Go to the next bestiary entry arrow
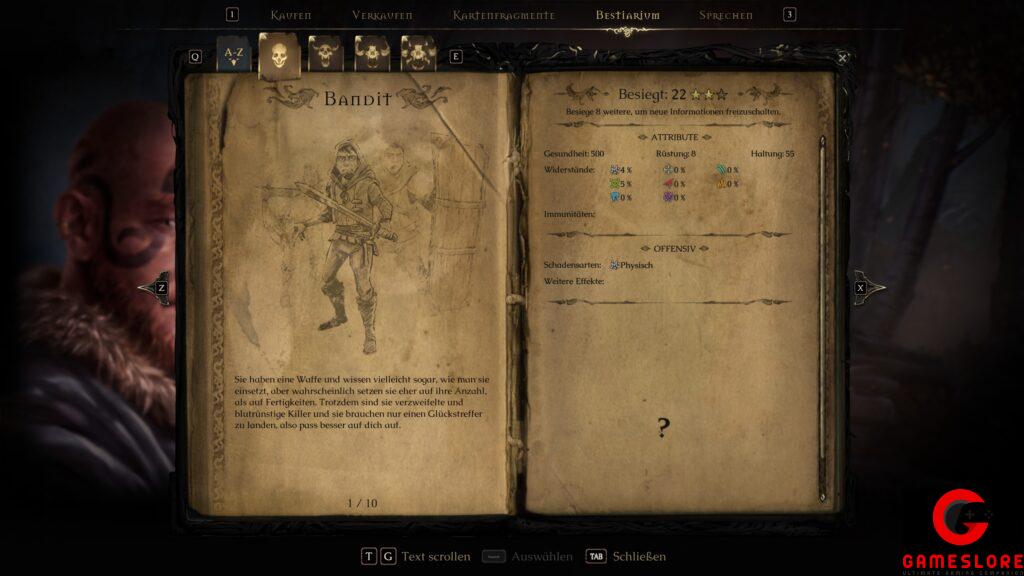1024x576 pixels. click(x=866, y=288)
